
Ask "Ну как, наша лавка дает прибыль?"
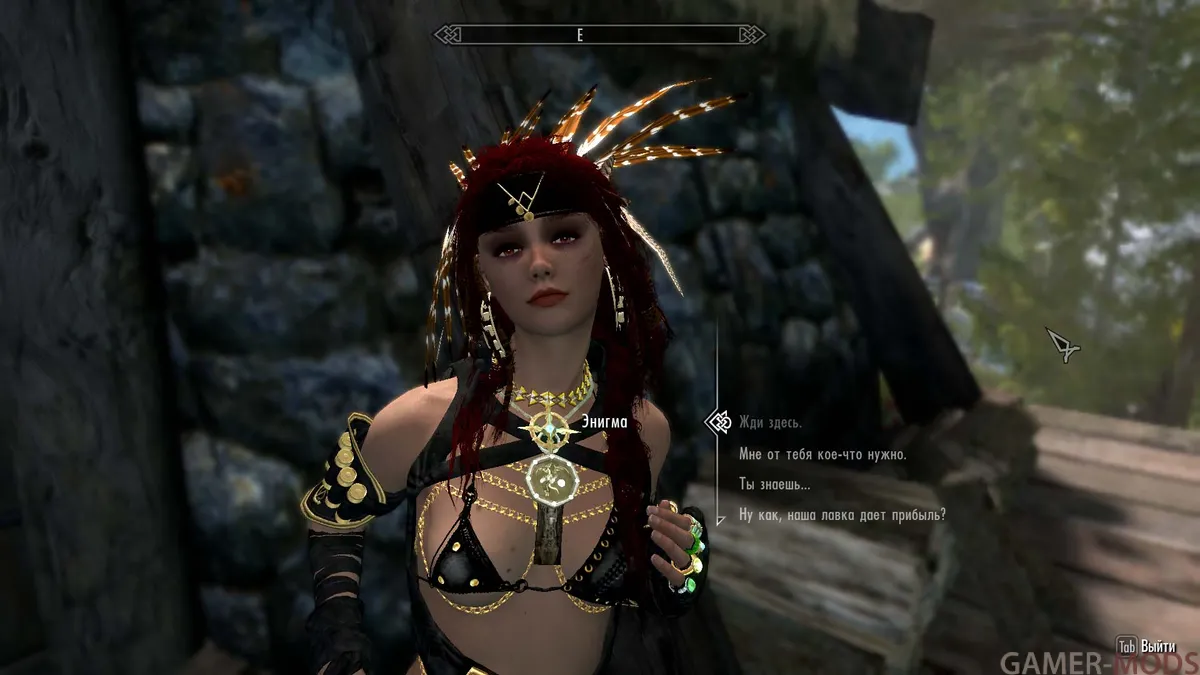click(x=842, y=516)
